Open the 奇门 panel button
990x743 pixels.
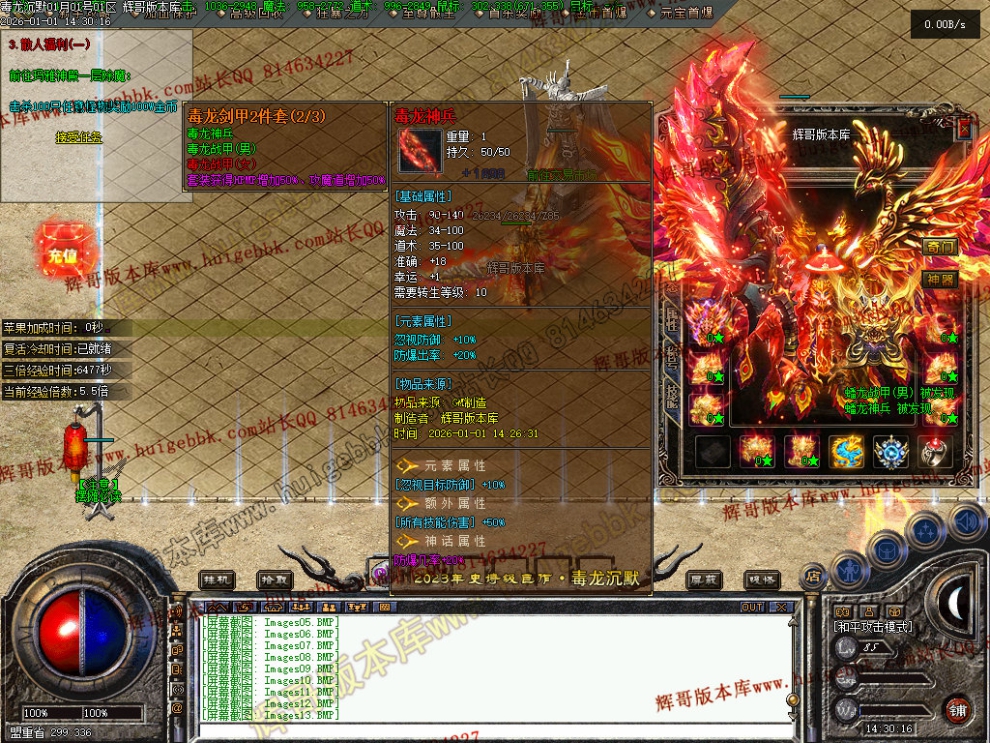(940, 247)
